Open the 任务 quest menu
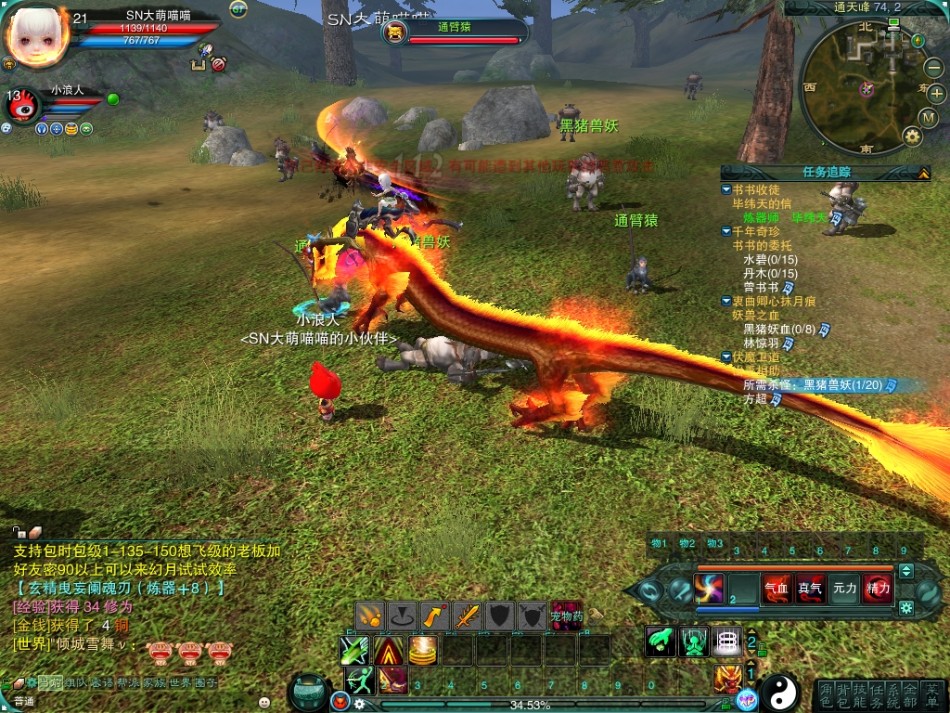 pyautogui.click(x=876, y=695)
